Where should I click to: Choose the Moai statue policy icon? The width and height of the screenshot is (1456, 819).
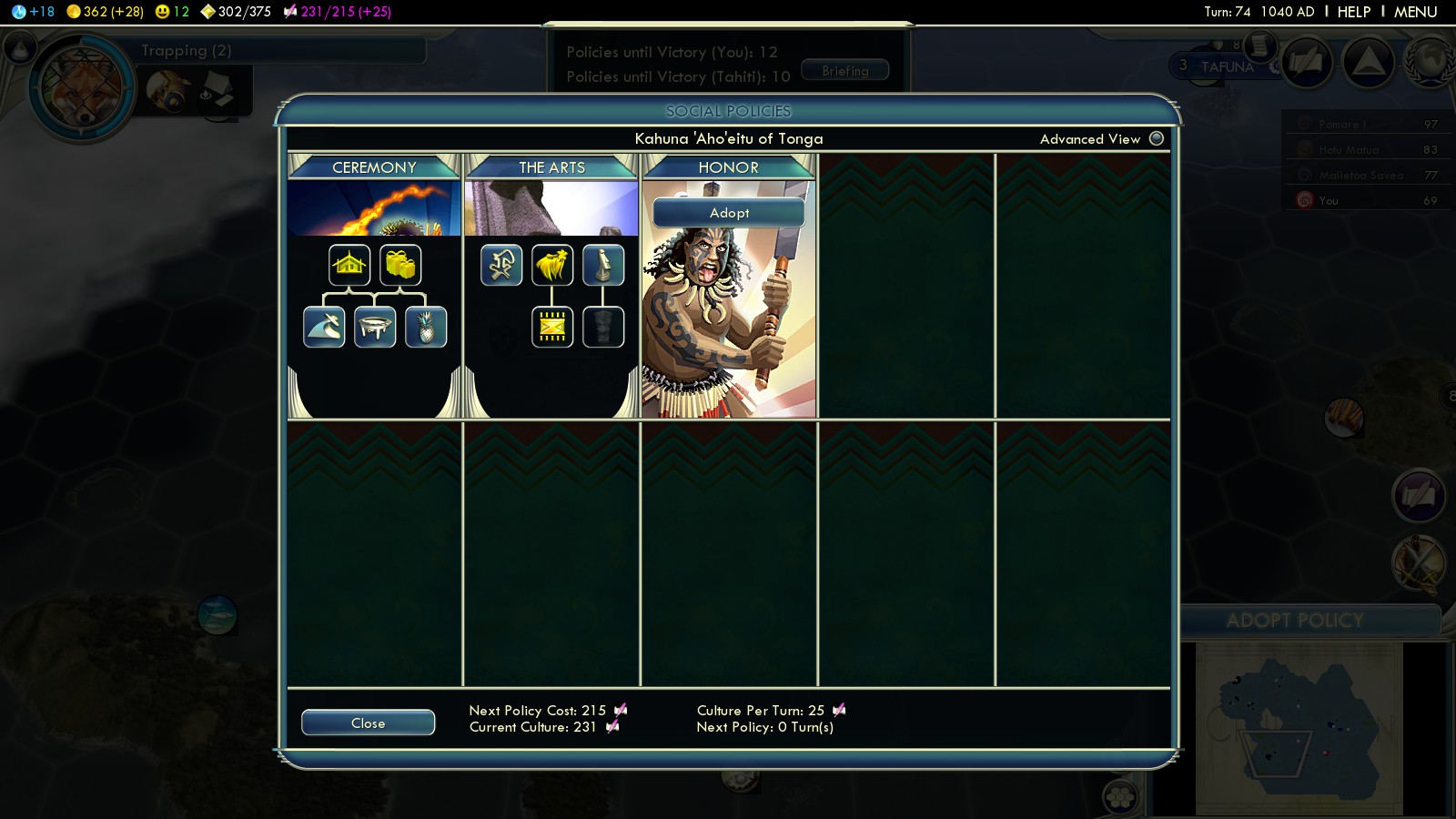tap(603, 265)
